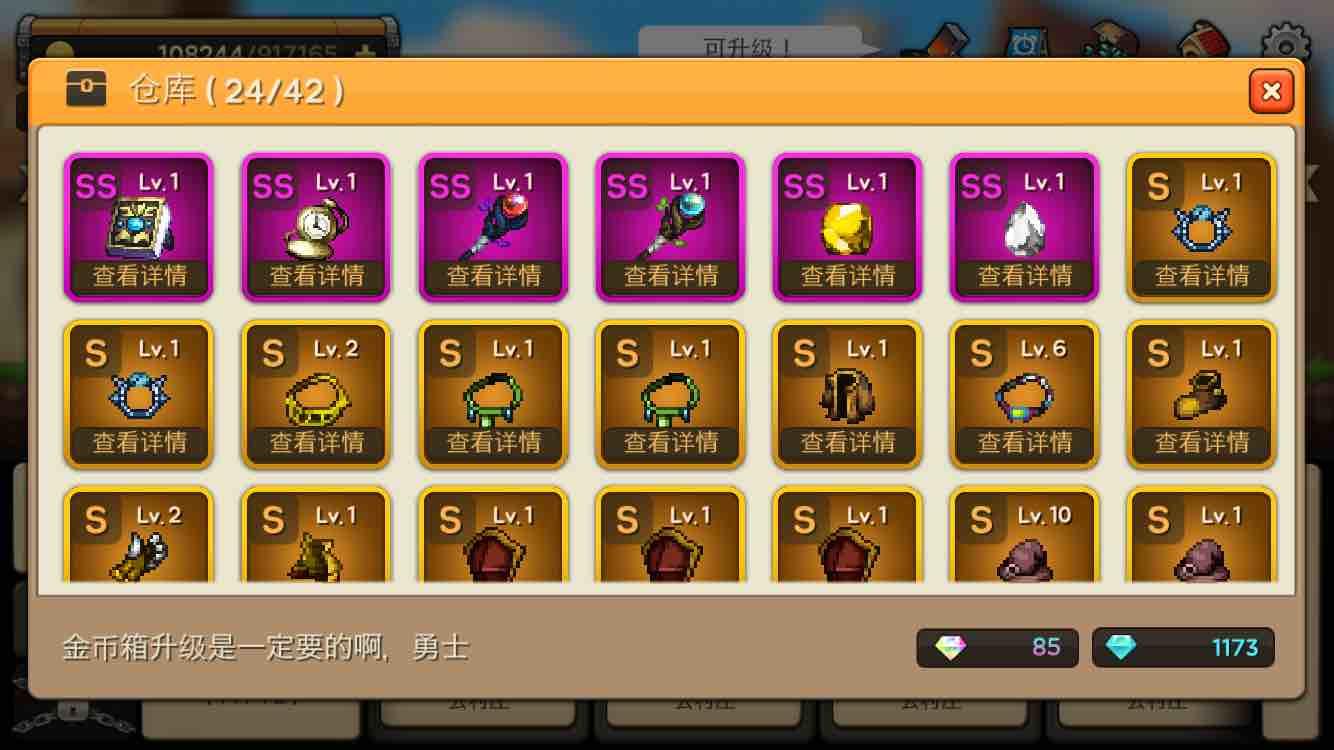Open the alarm clock timer icon at top
The height and width of the screenshot is (750, 1334).
coord(1025,38)
